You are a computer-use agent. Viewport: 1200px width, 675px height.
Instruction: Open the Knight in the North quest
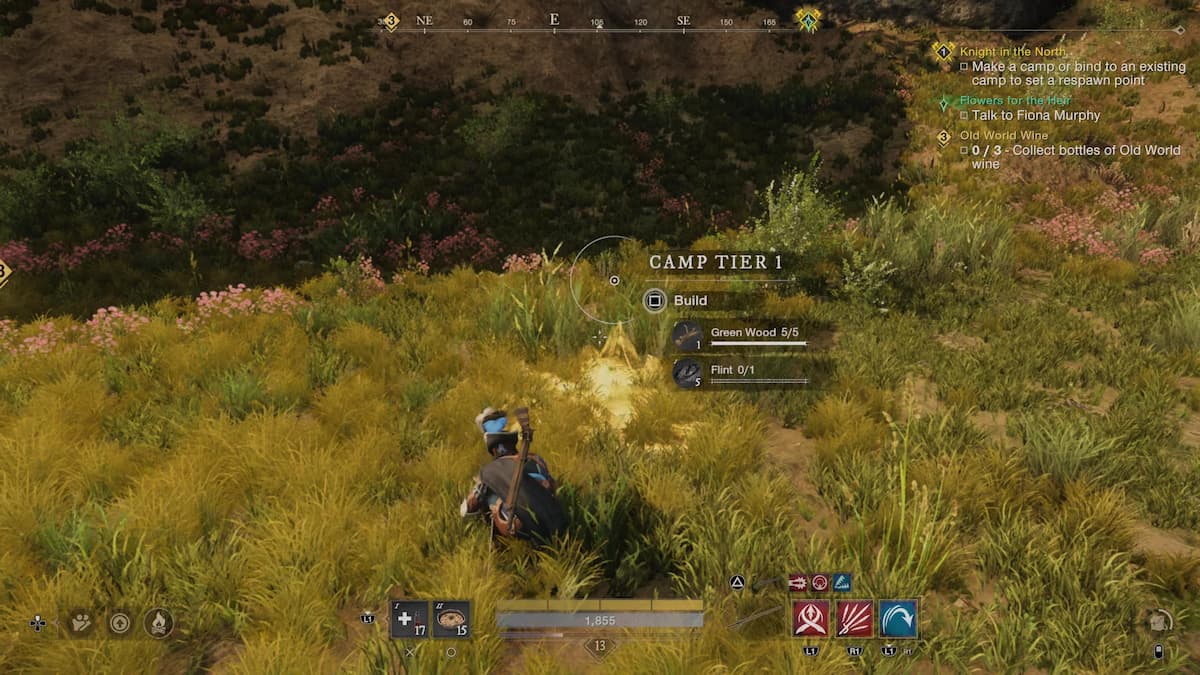1013,51
